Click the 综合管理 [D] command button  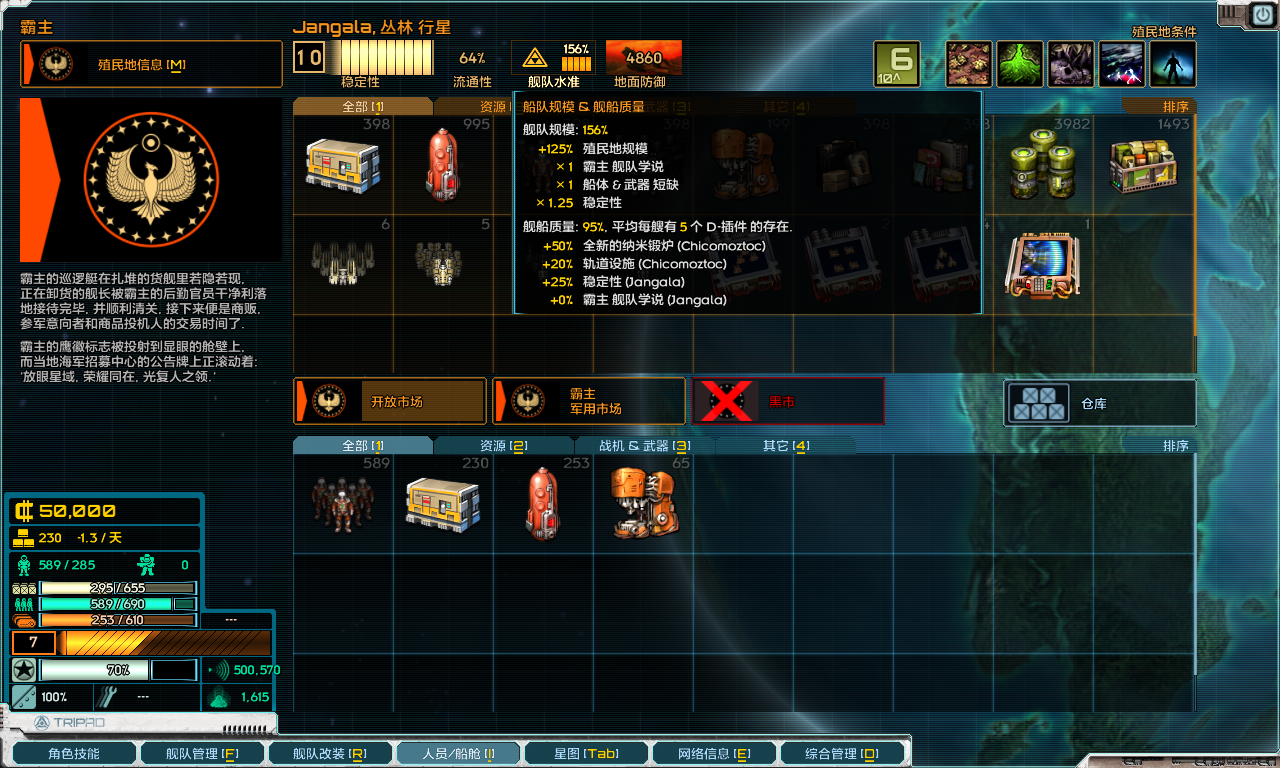point(841,753)
